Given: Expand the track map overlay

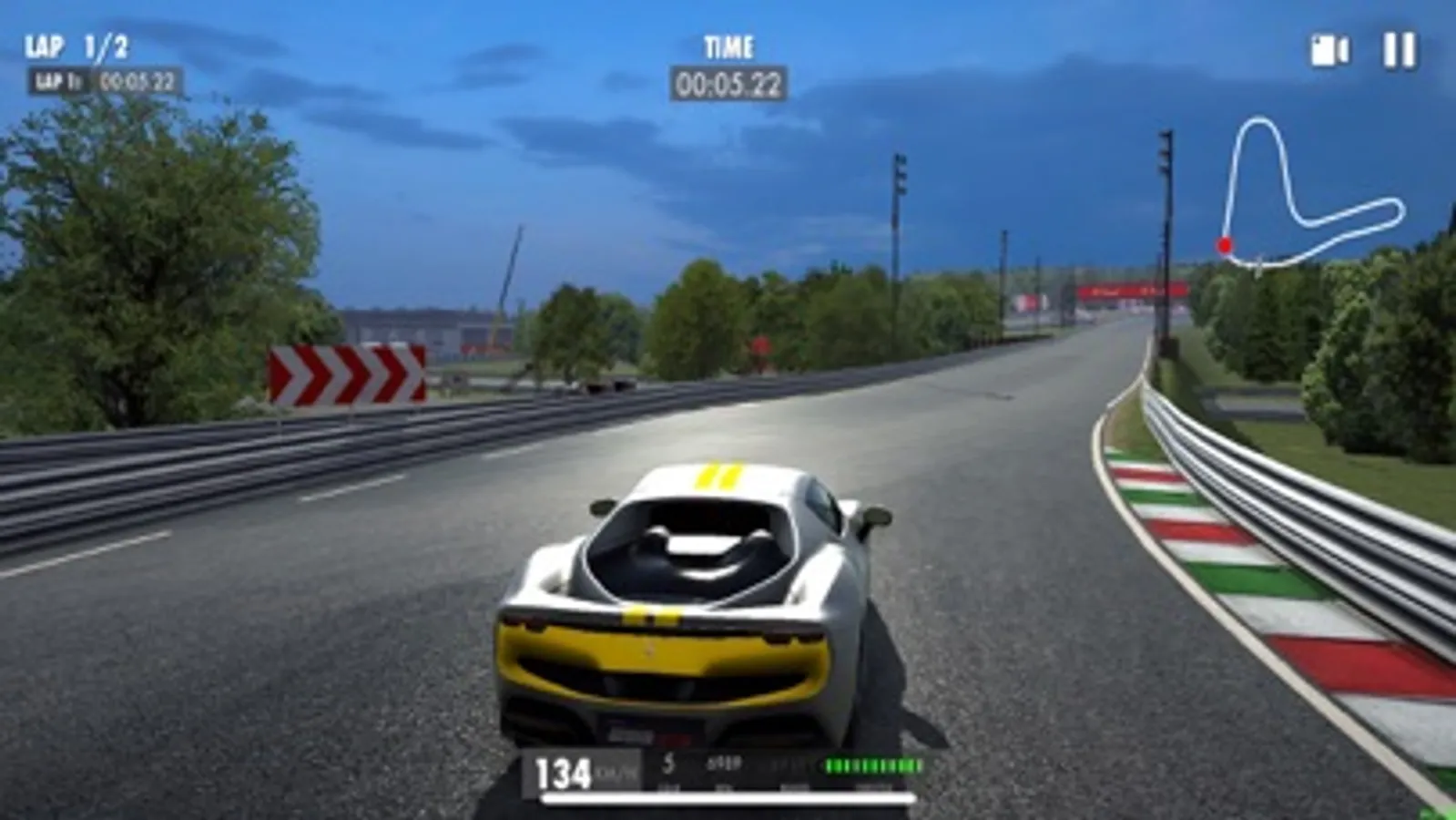Looking at the screenshot, I should pos(1302,191).
